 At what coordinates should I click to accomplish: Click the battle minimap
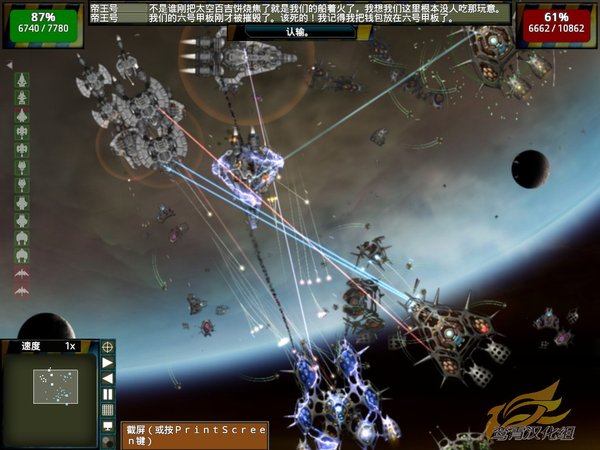56,386
